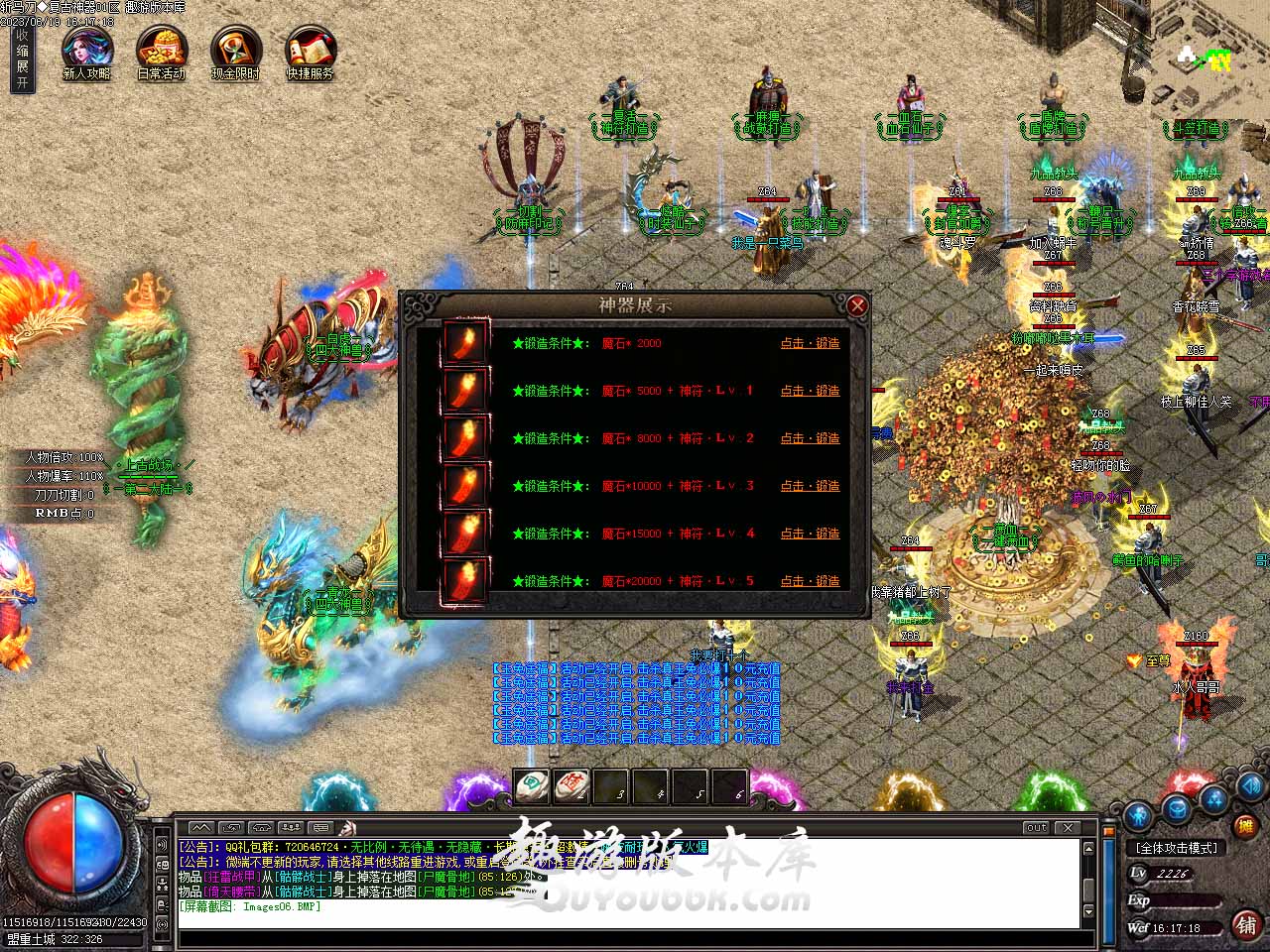
Task: Click the forge link for 神符 Lv 1
Action: 810,391
